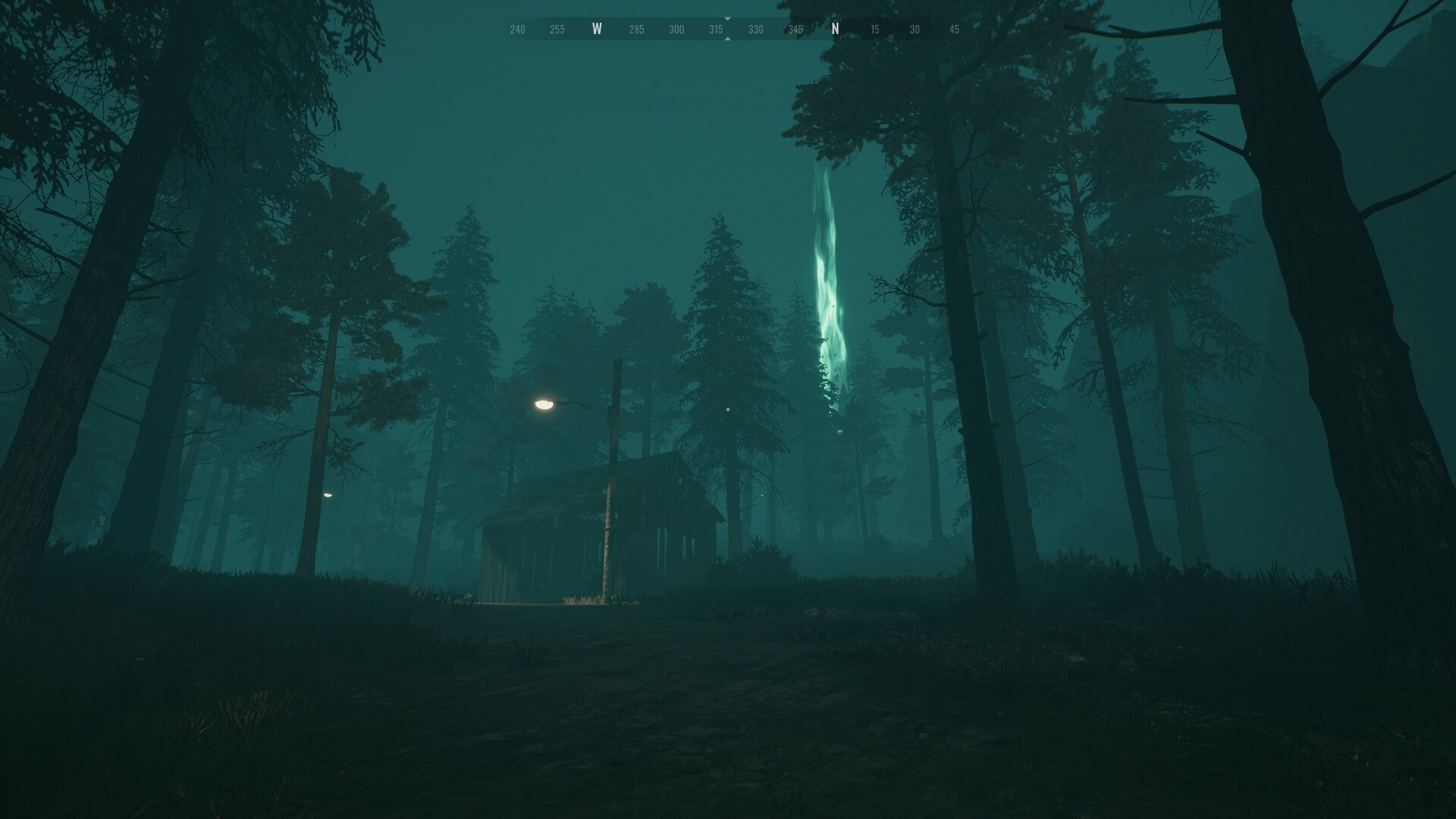Click the N heading on the compass
The image size is (1456, 819).
835,28
